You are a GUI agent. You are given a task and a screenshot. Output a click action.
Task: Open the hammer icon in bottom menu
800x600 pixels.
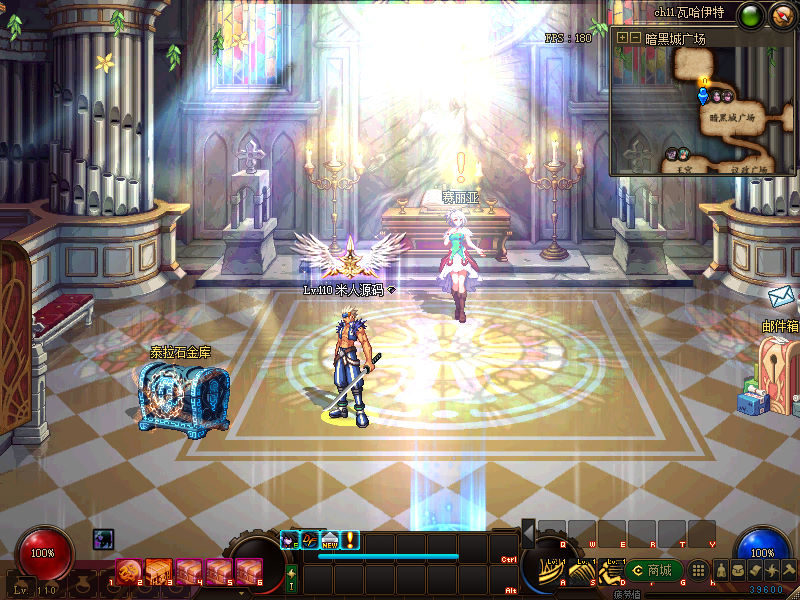pyautogui.click(x=789, y=570)
